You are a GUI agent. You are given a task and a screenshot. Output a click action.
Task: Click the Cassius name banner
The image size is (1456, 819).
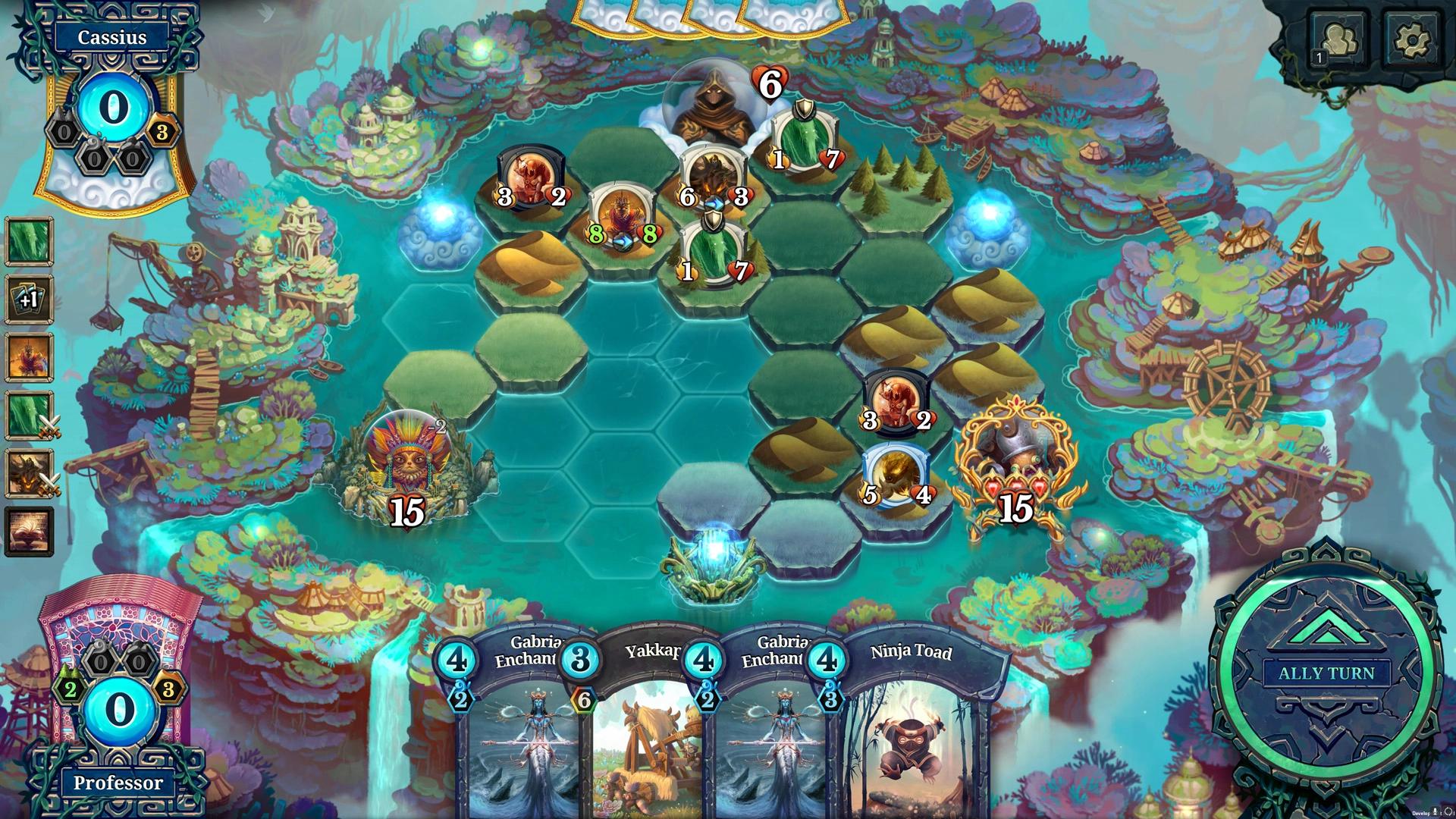pyautogui.click(x=112, y=36)
